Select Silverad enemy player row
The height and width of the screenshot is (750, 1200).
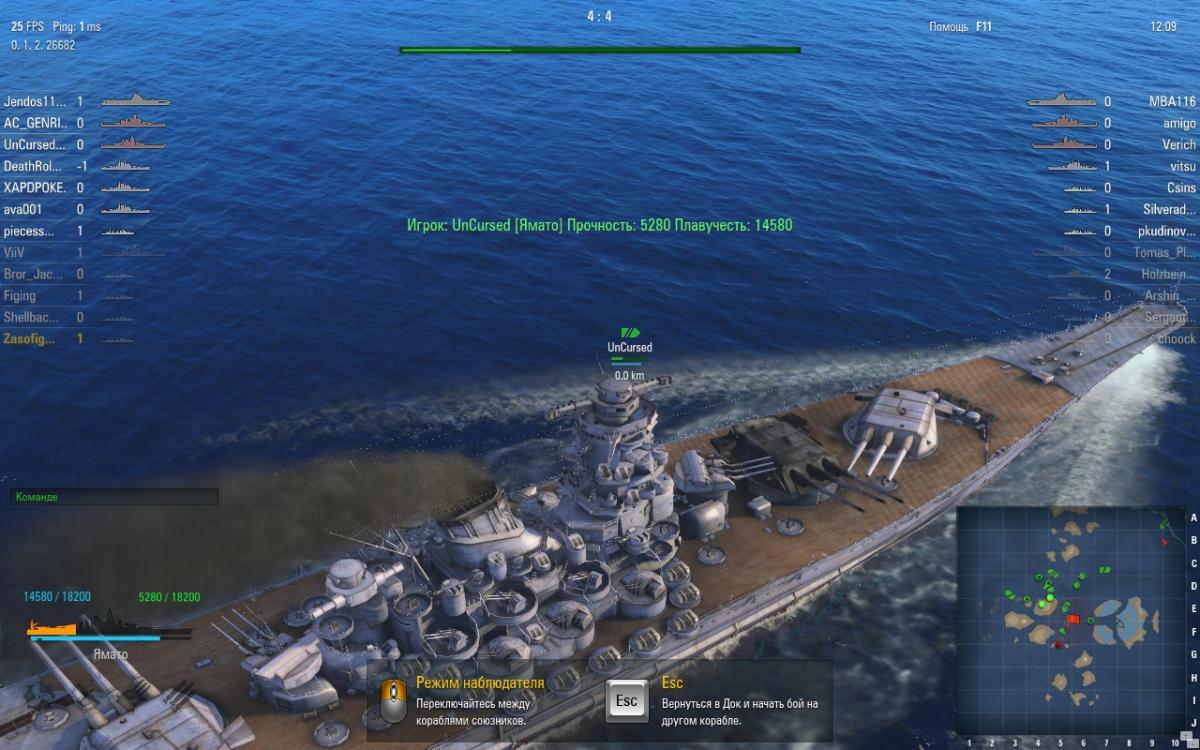(x=1169, y=210)
